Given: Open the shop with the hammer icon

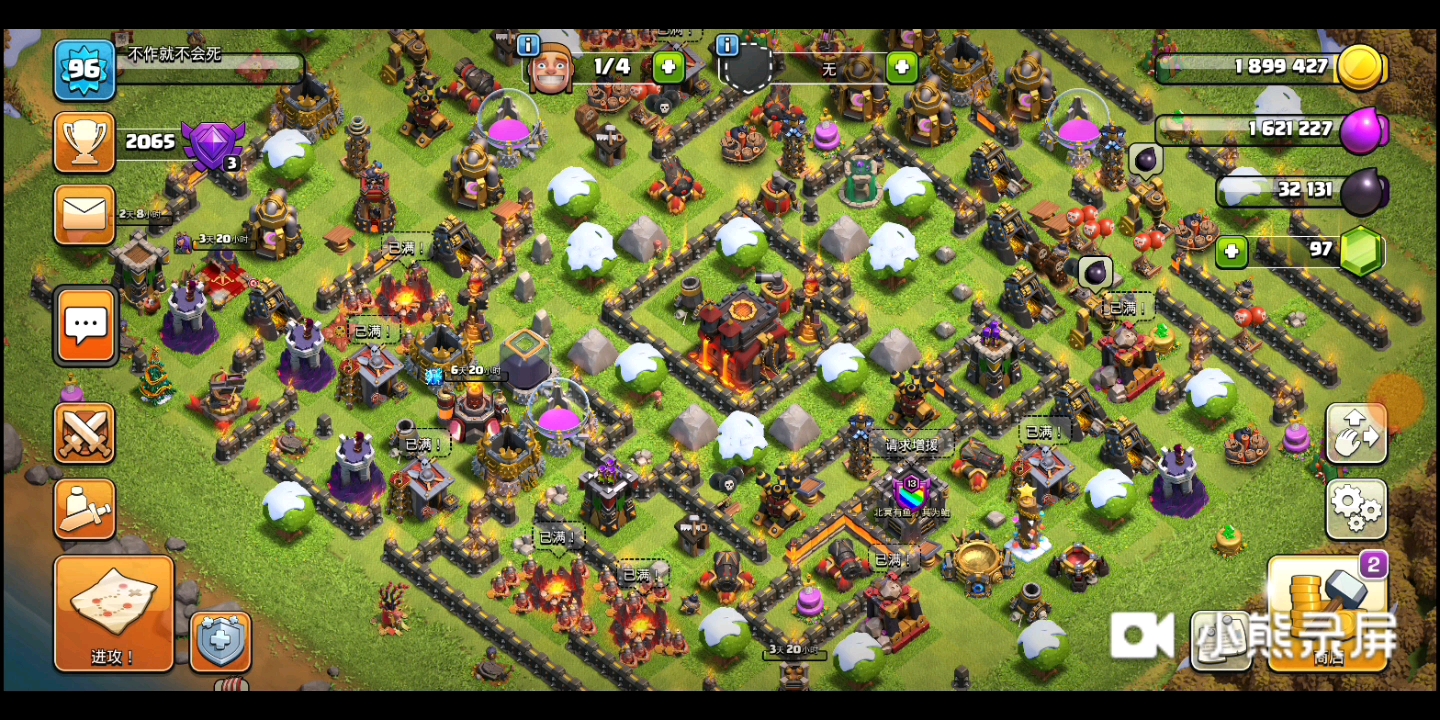Looking at the screenshot, I should [1326, 613].
